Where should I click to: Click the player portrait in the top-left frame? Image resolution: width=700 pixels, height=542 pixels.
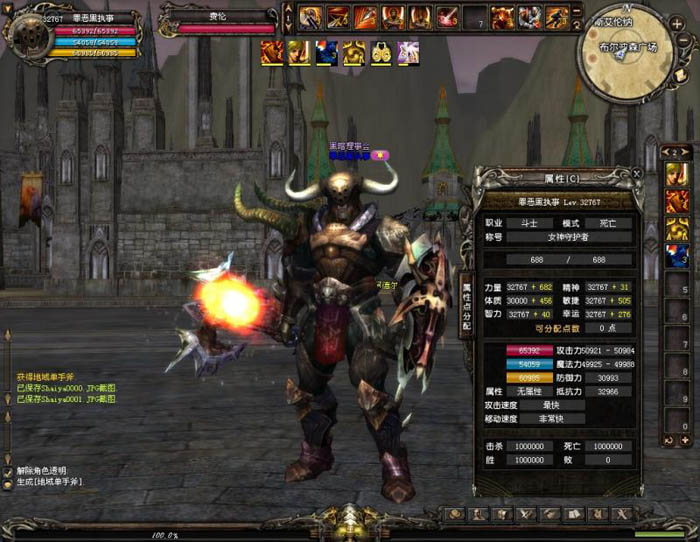[x=27, y=33]
